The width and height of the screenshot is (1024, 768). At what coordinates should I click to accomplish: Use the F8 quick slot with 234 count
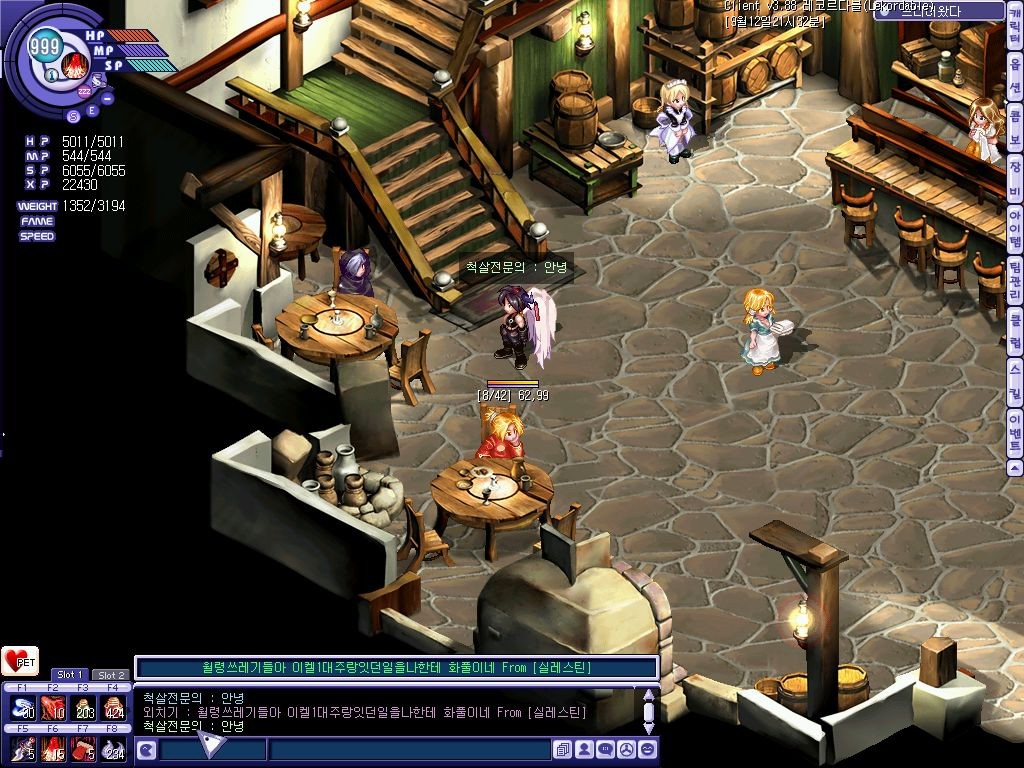point(114,749)
